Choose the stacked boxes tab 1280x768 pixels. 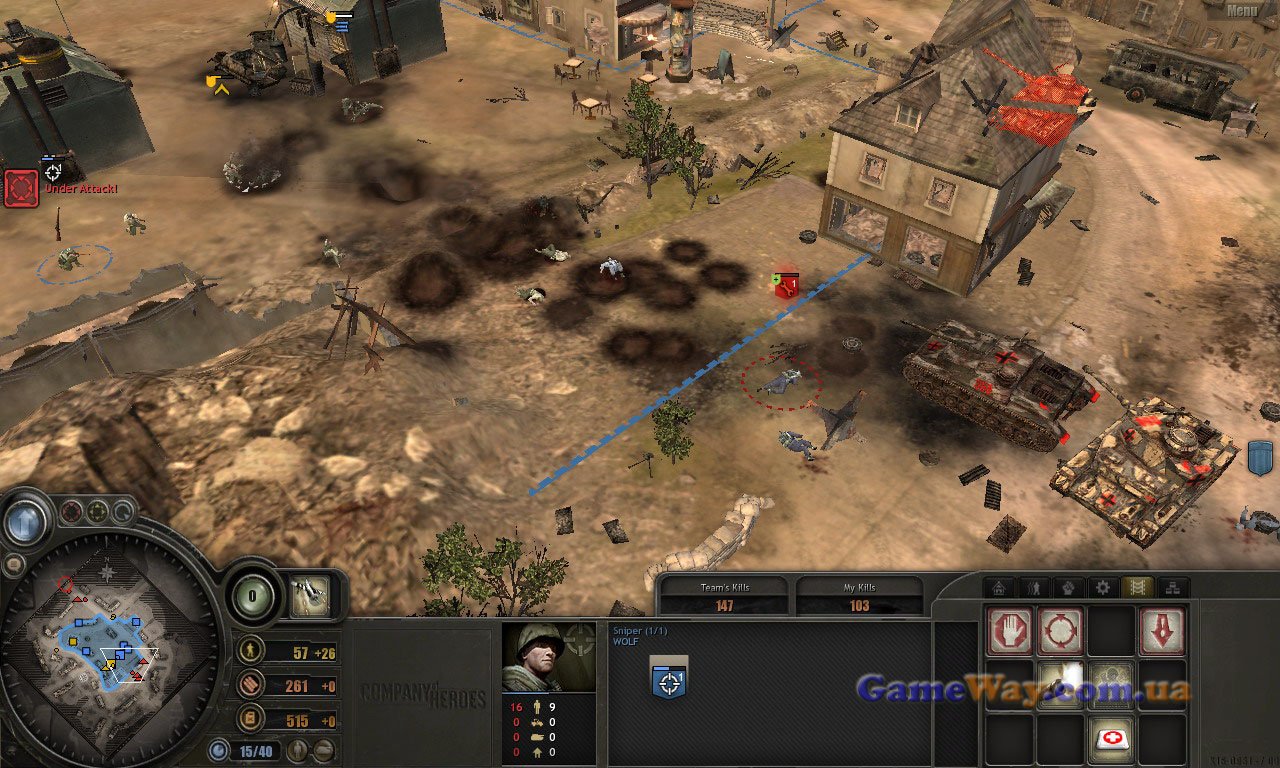click(1171, 588)
